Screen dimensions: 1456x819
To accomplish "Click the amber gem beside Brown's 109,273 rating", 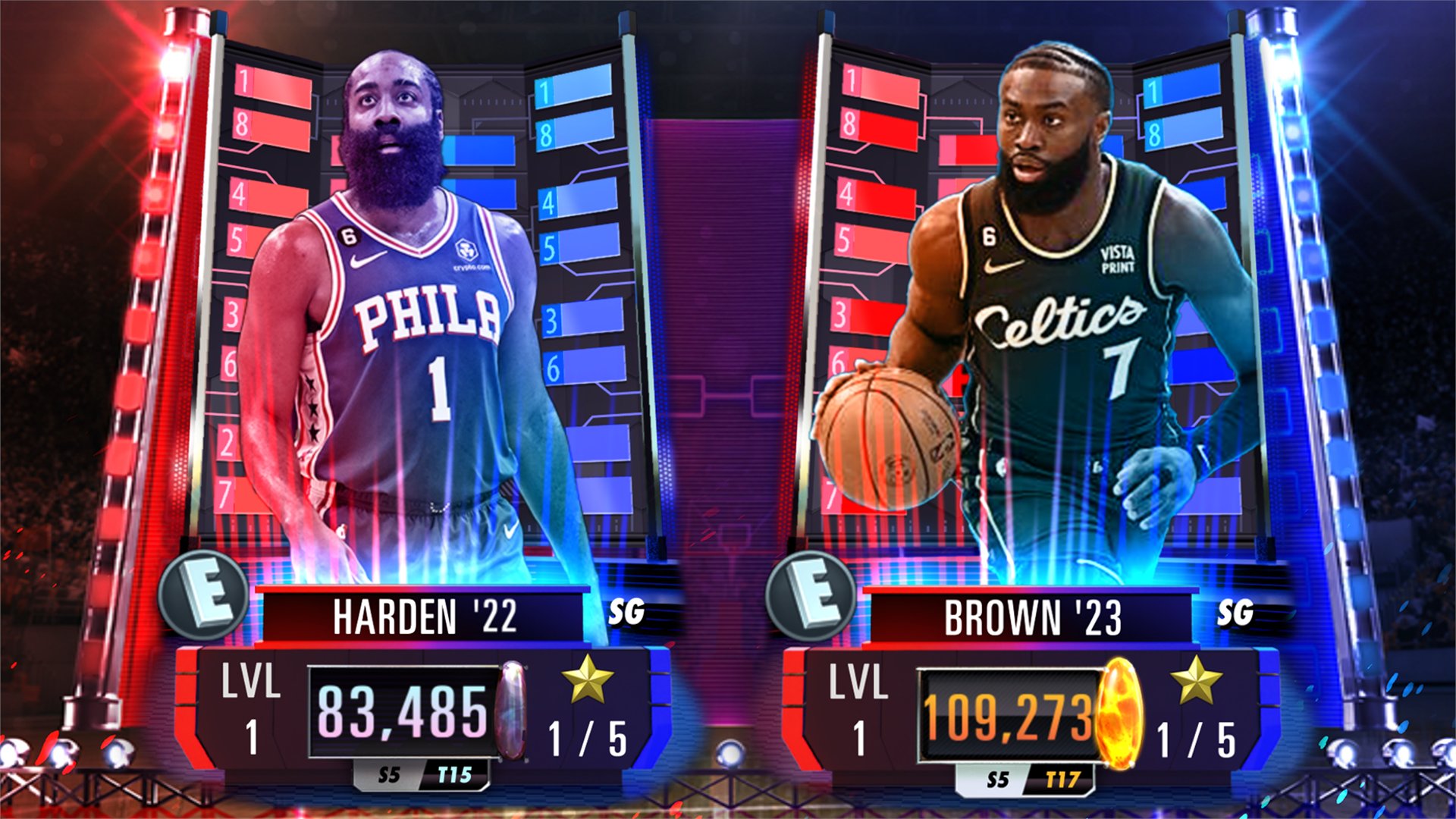I will [1120, 709].
